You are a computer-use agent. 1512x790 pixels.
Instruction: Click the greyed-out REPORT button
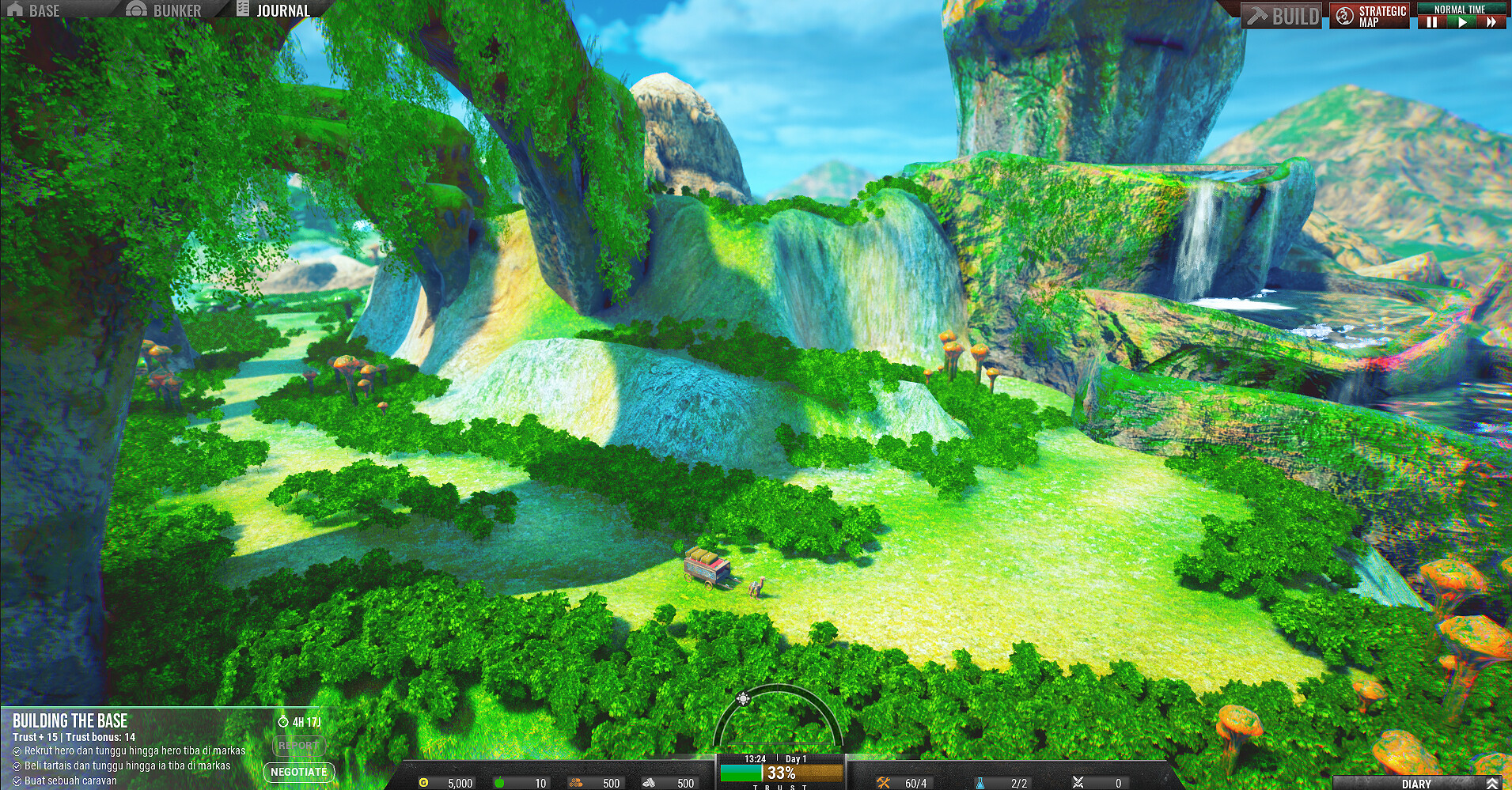pyautogui.click(x=299, y=746)
